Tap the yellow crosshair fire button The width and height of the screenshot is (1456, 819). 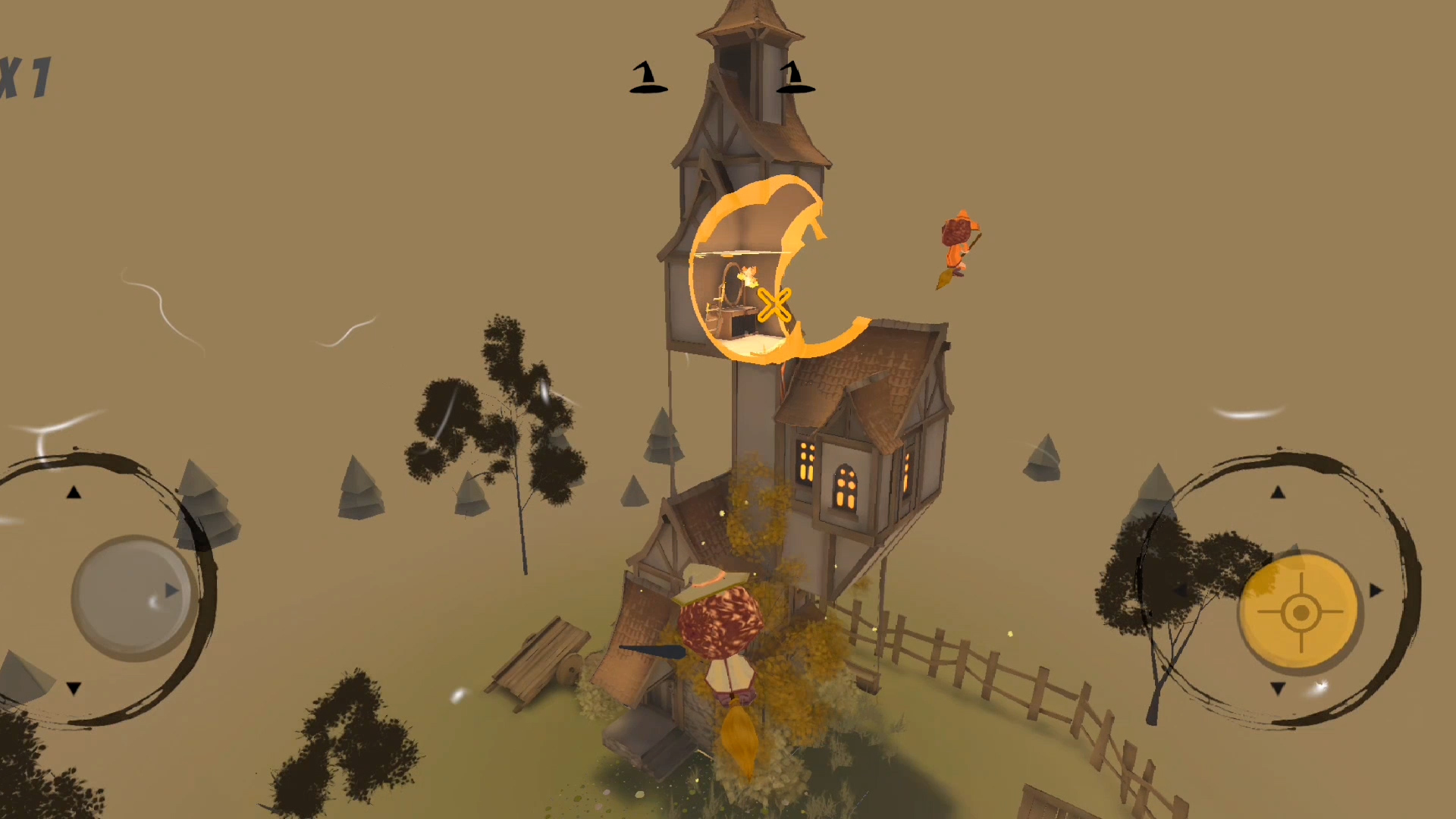[x=1301, y=612]
